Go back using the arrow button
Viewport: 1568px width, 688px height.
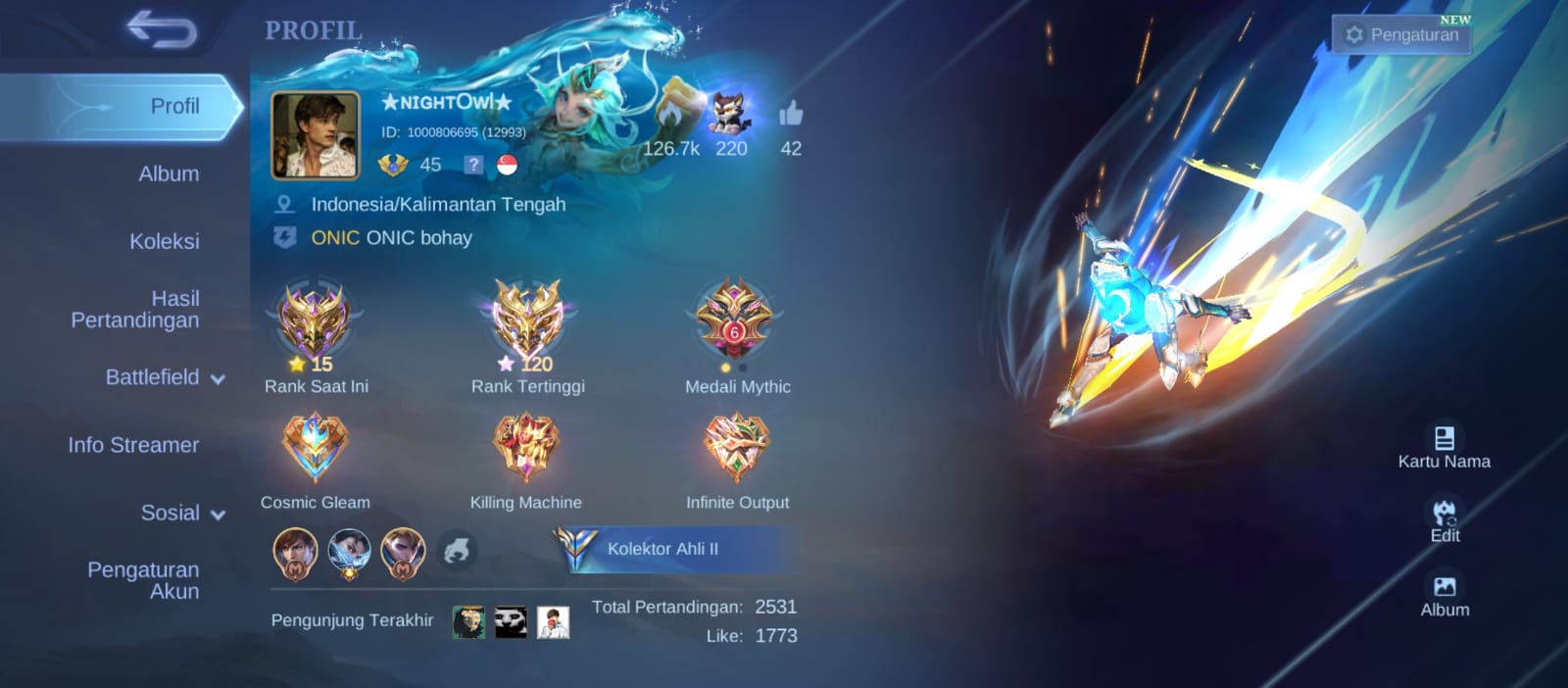[162, 29]
